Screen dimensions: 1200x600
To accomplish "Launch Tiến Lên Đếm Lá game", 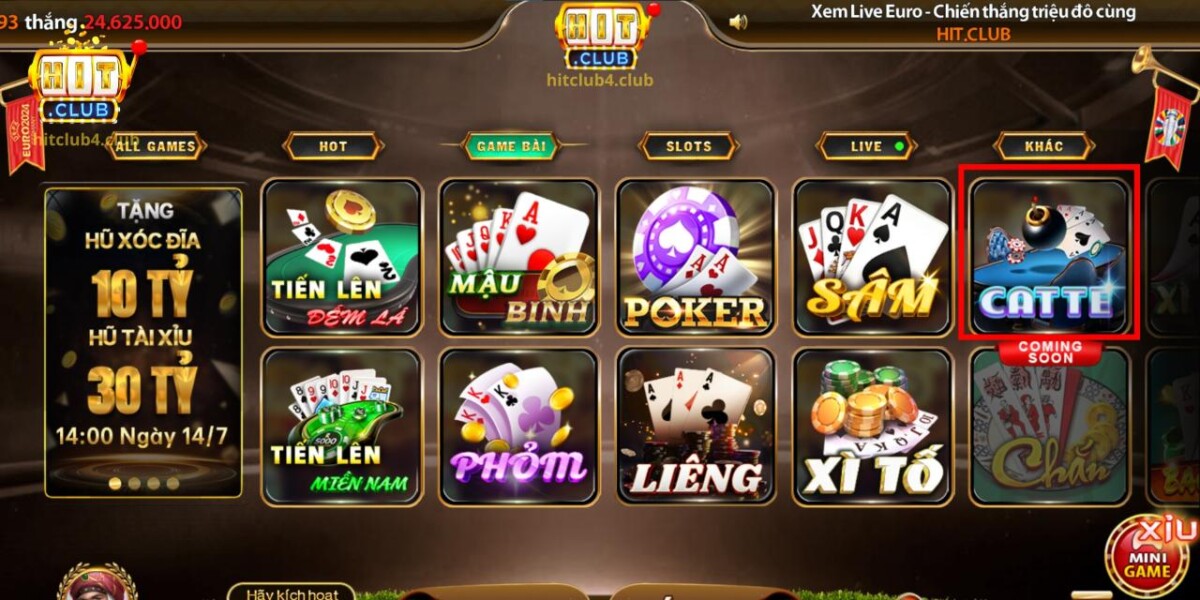I will (342, 256).
